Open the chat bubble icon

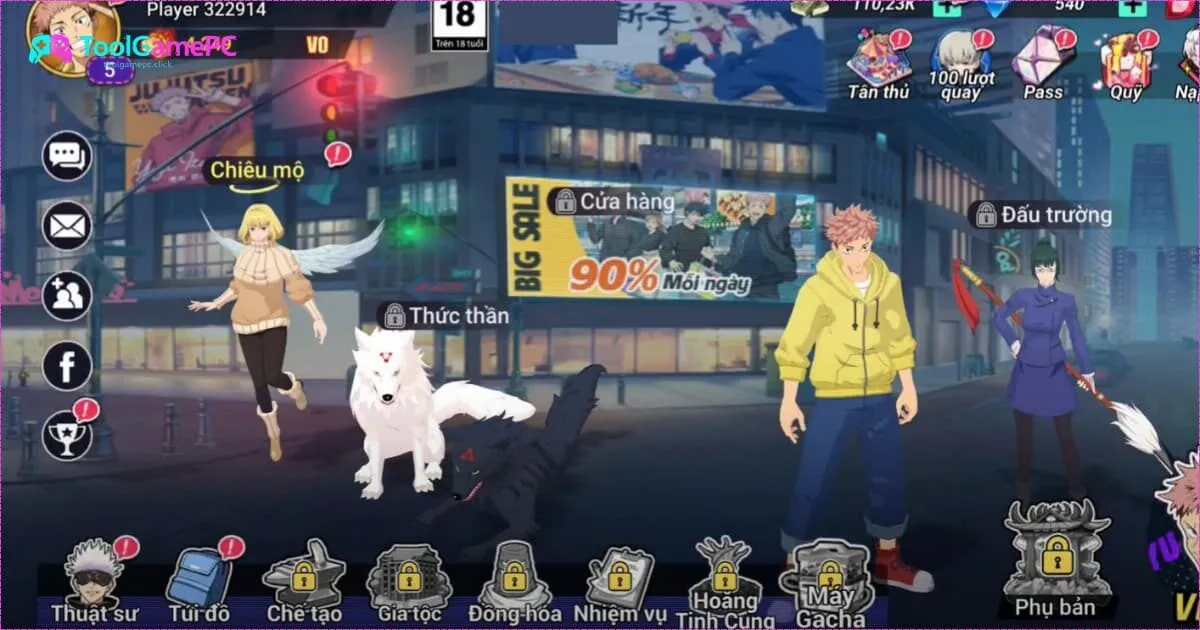click(67, 156)
